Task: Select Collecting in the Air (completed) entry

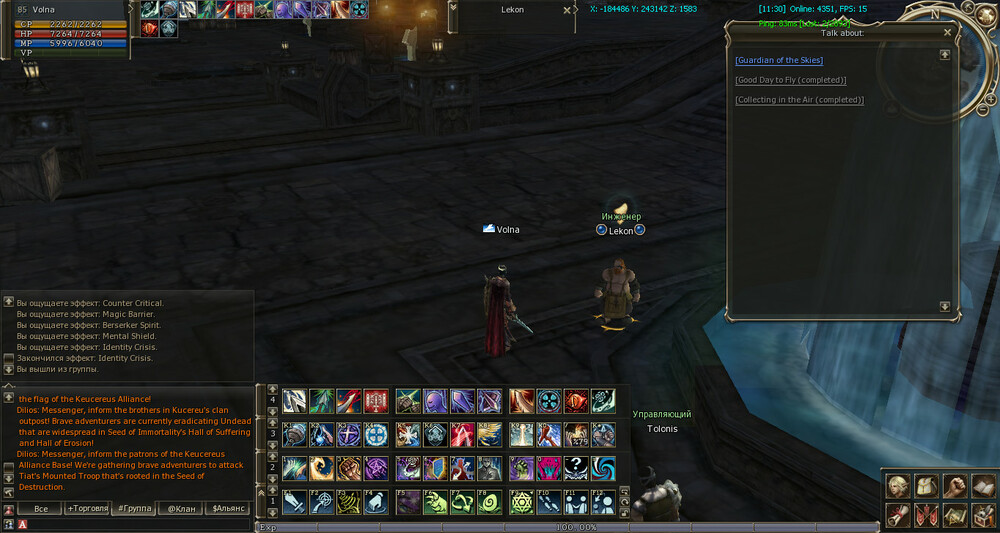Action: 799,100
